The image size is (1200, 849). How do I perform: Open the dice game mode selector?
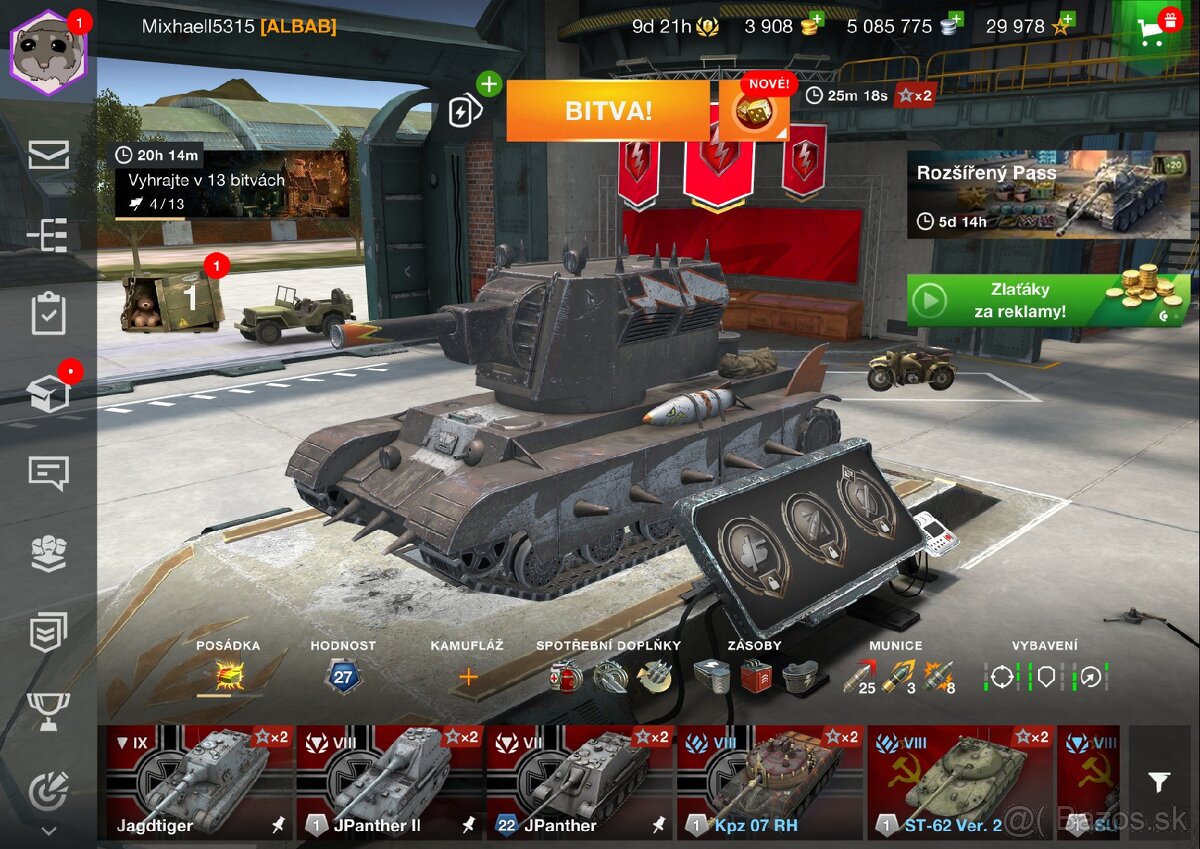pos(754,111)
